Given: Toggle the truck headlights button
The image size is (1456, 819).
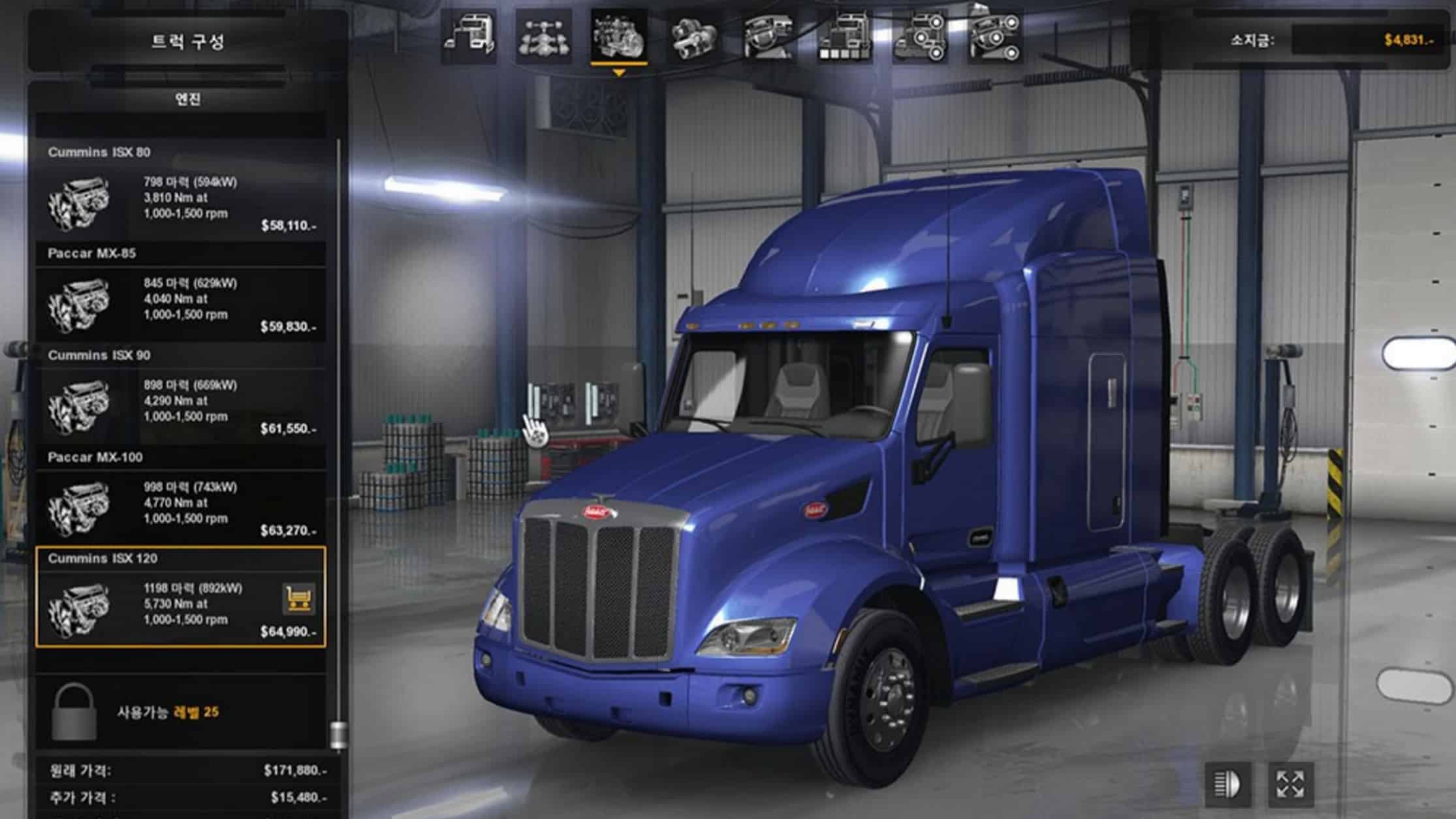Looking at the screenshot, I should click(1227, 784).
